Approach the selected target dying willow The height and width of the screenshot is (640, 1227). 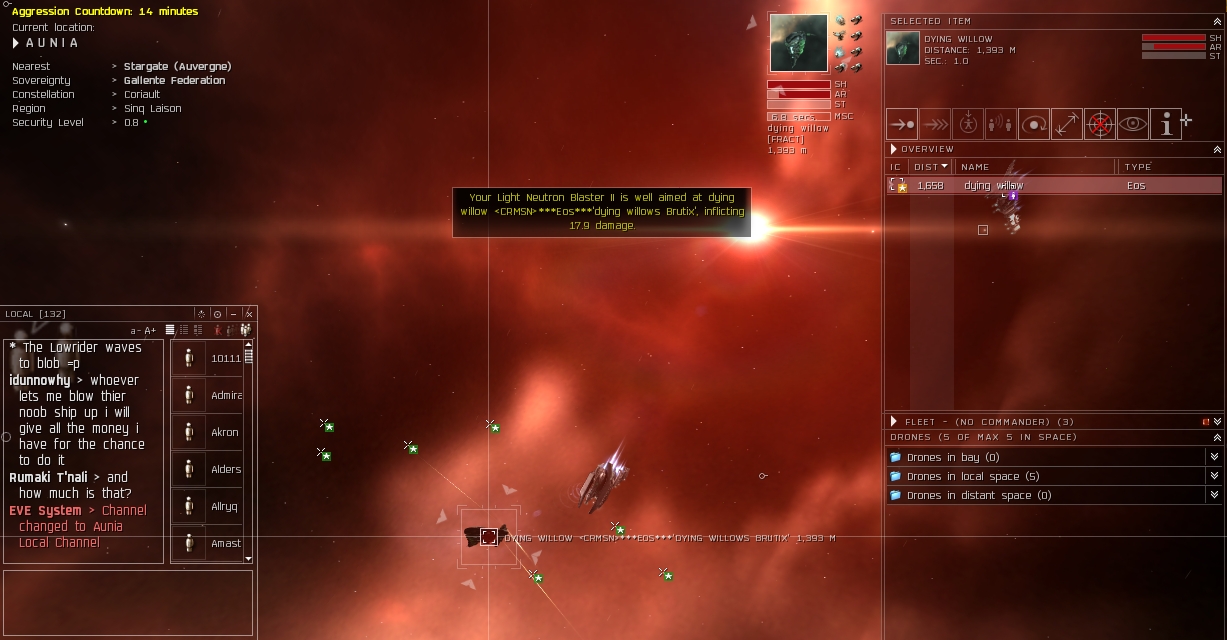tap(902, 125)
